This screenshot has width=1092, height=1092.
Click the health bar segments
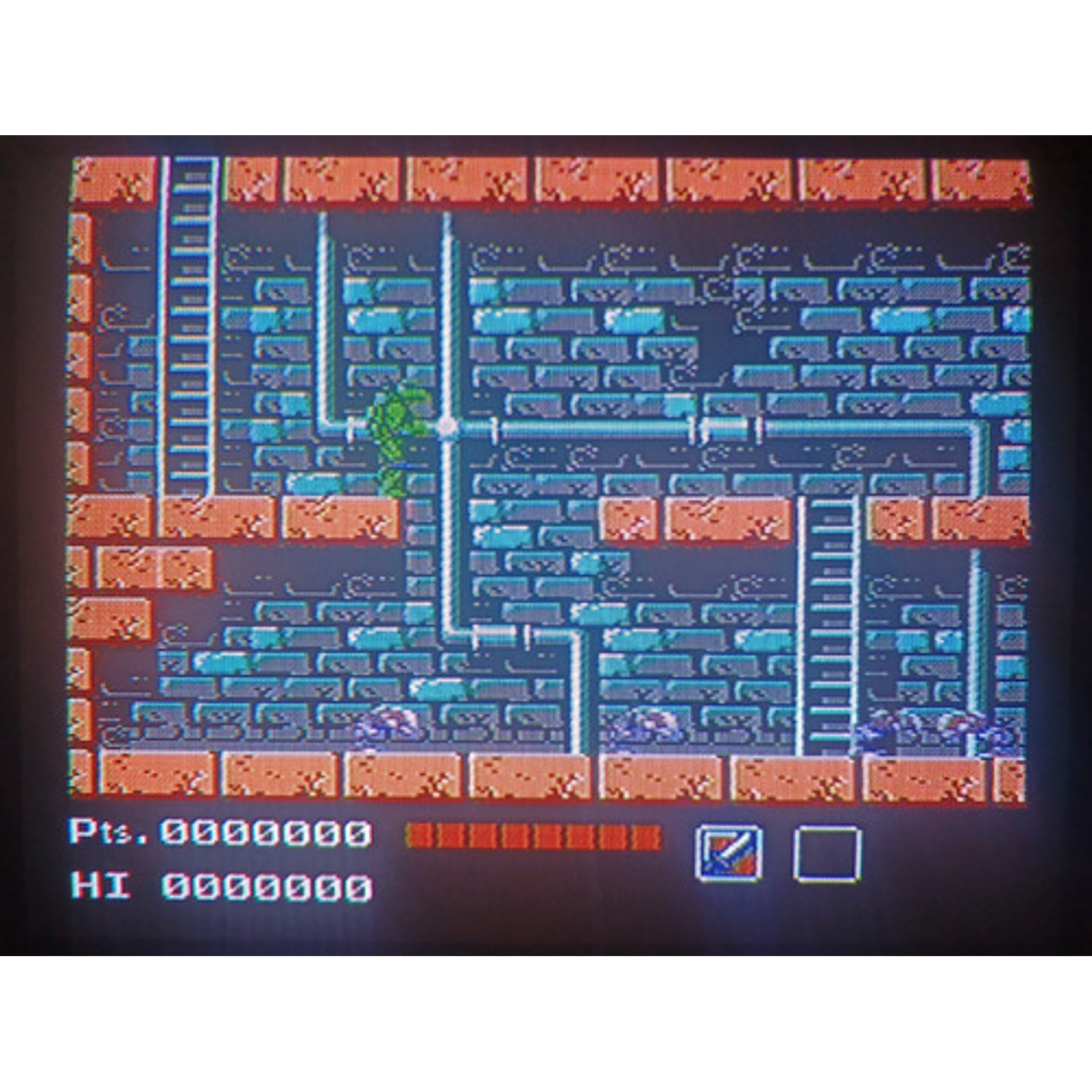click(x=532, y=835)
